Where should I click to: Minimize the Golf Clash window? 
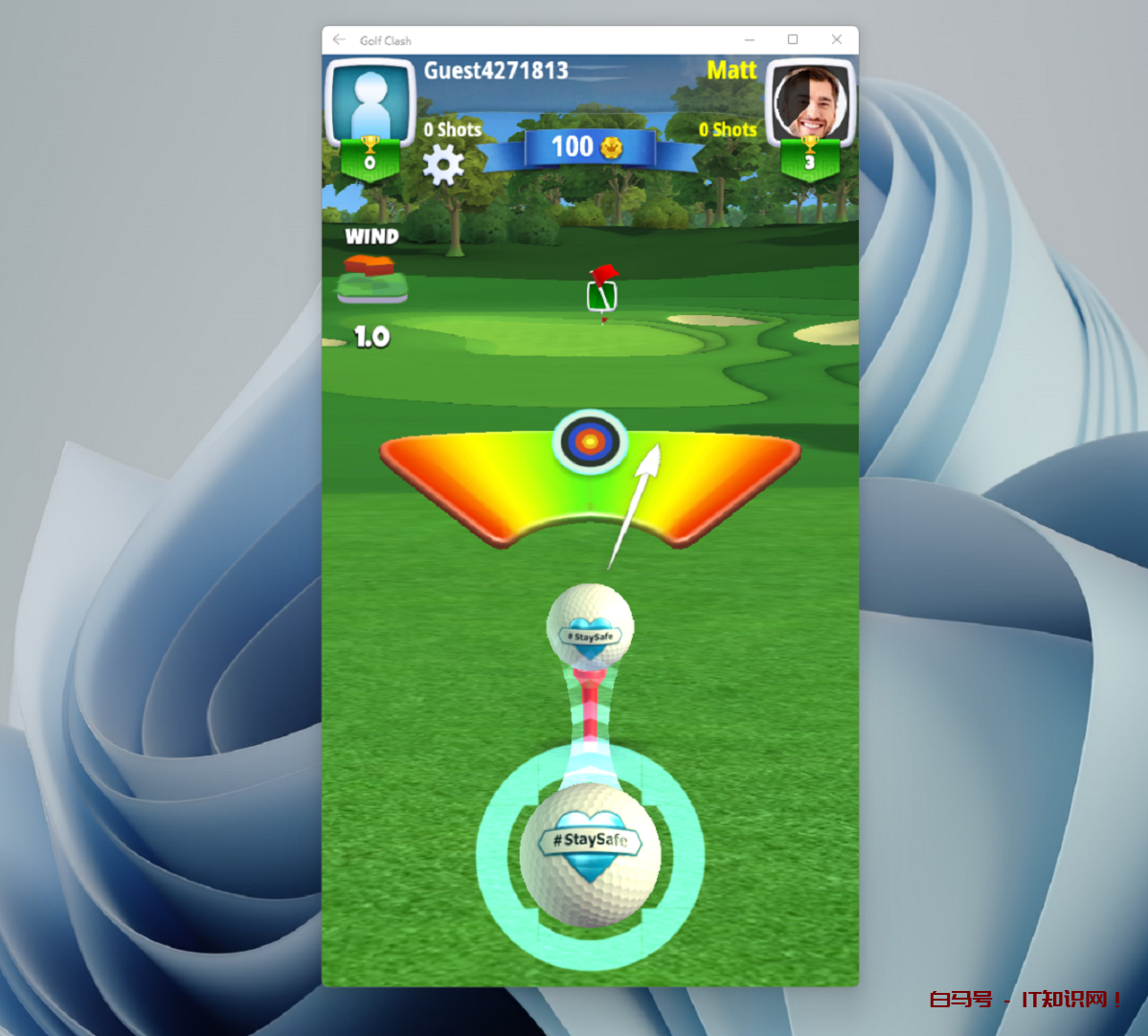[x=750, y=40]
